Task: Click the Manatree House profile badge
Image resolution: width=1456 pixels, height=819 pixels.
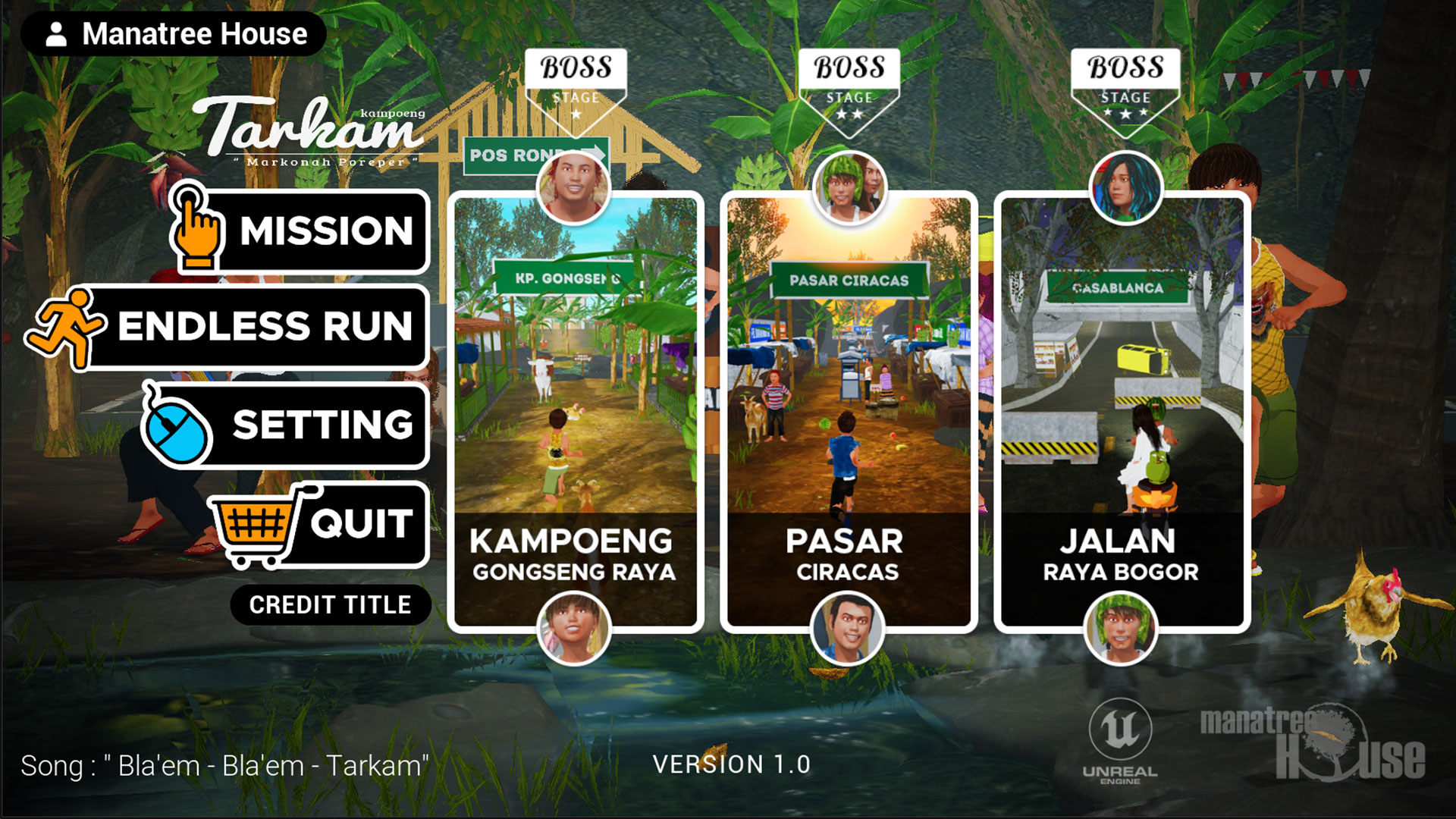Action: click(x=174, y=34)
